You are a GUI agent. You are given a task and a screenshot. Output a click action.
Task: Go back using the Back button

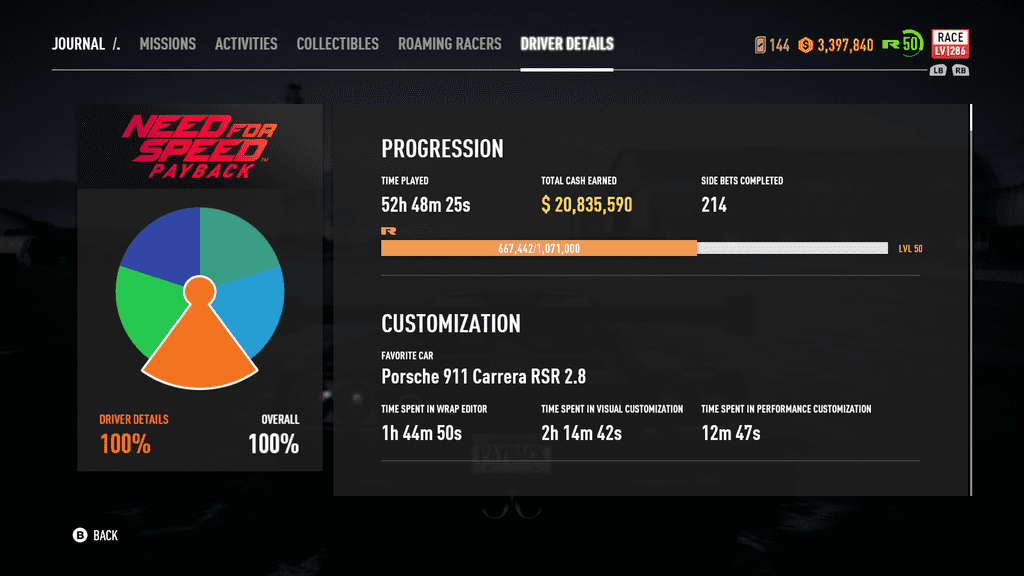coord(96,536)
